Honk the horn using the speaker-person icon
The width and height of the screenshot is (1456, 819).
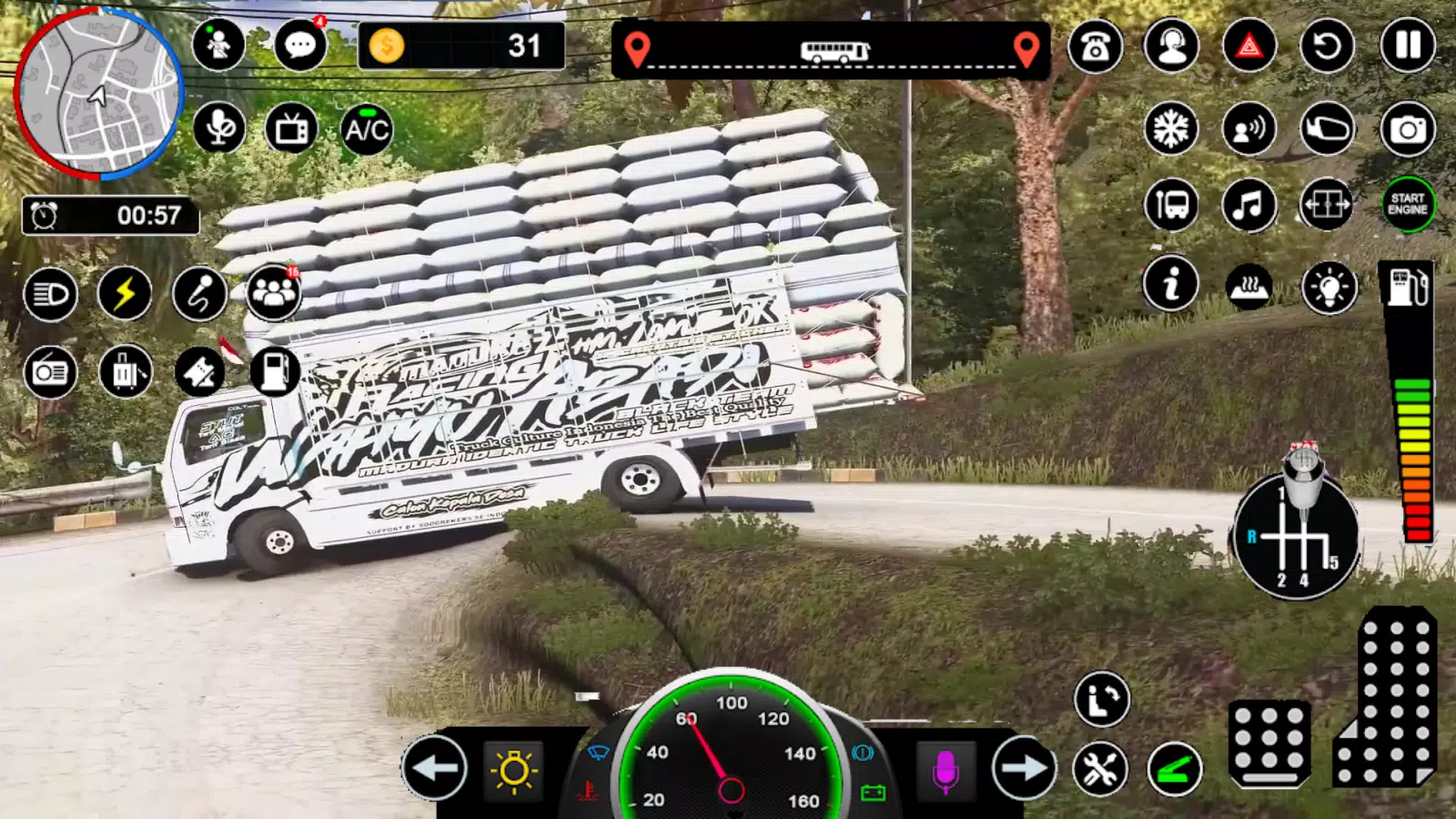[x=1249, y=128]
